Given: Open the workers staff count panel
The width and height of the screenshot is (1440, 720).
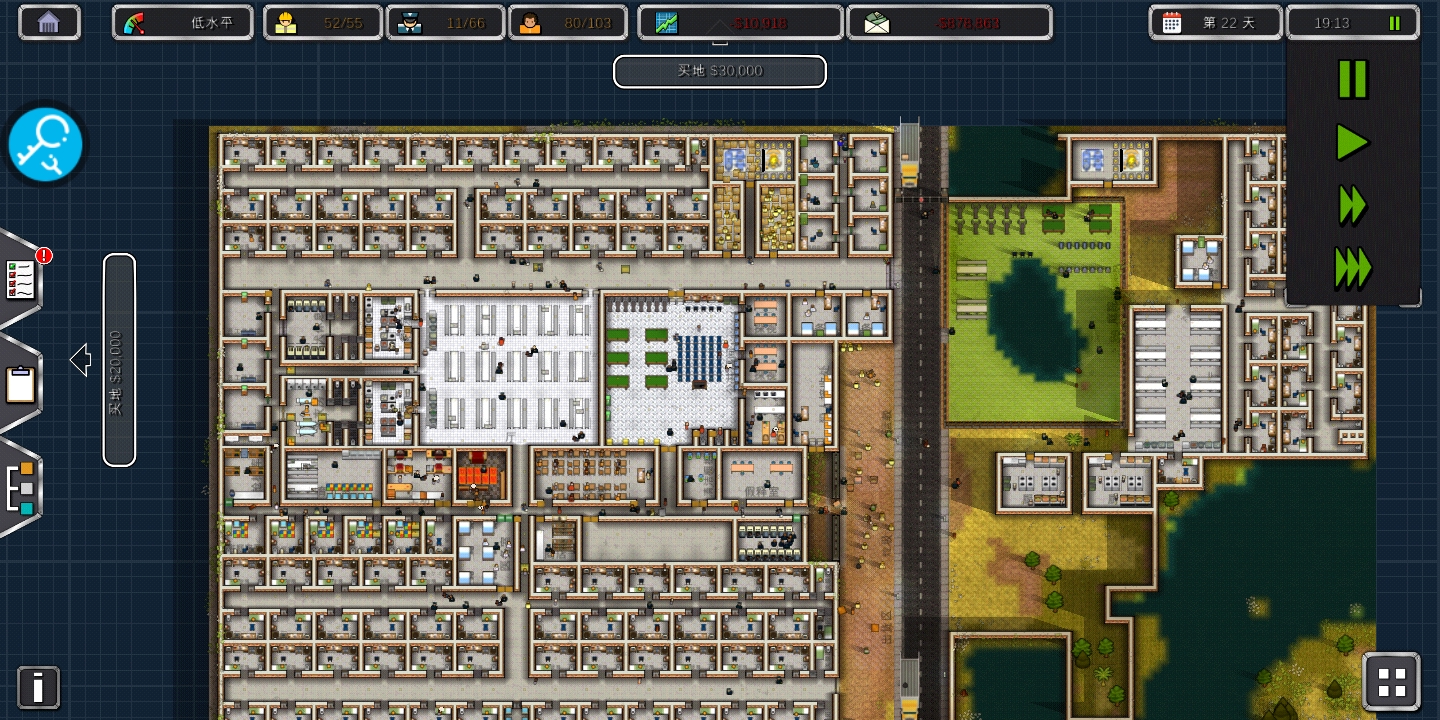Looking at the screenshot, I should (322, 22).
